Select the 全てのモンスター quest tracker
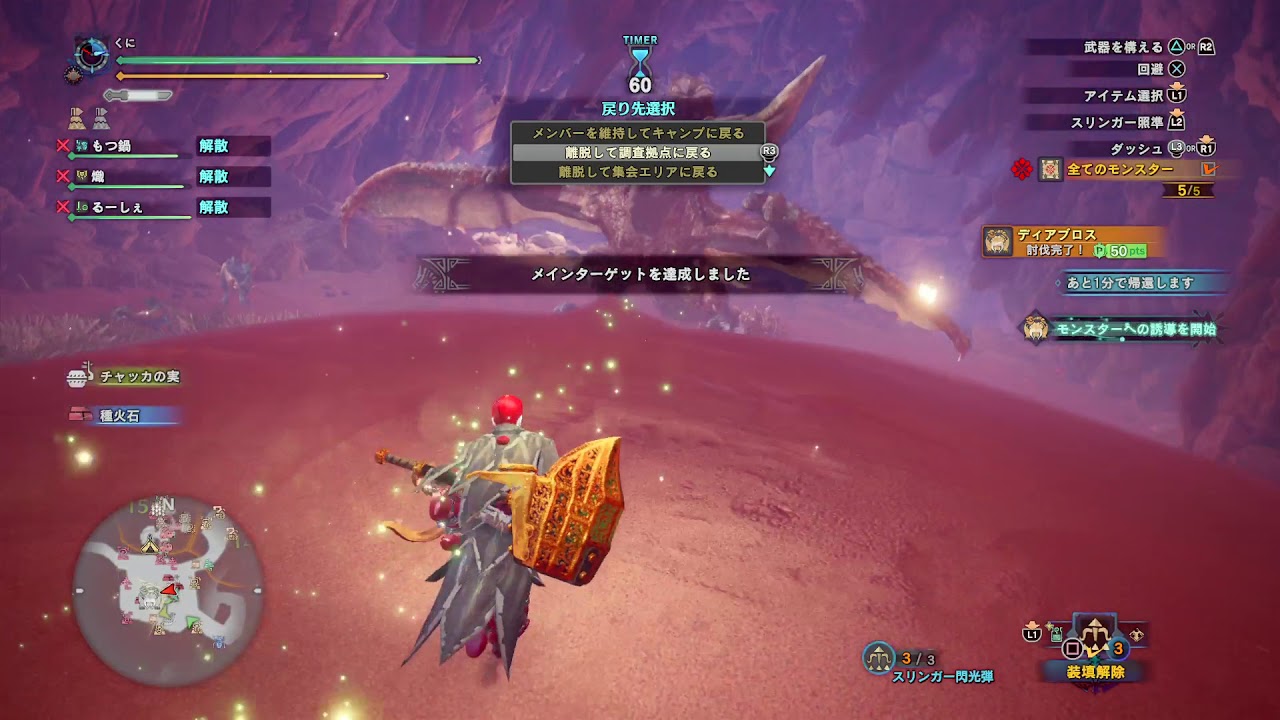This screenshot has height=720, width=1280. click(x=1120, y=170)
